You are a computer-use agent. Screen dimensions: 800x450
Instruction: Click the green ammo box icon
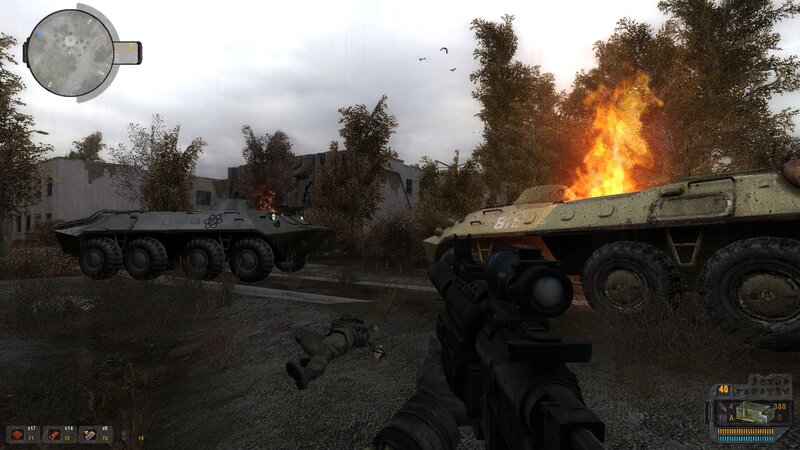coord(750,411)
